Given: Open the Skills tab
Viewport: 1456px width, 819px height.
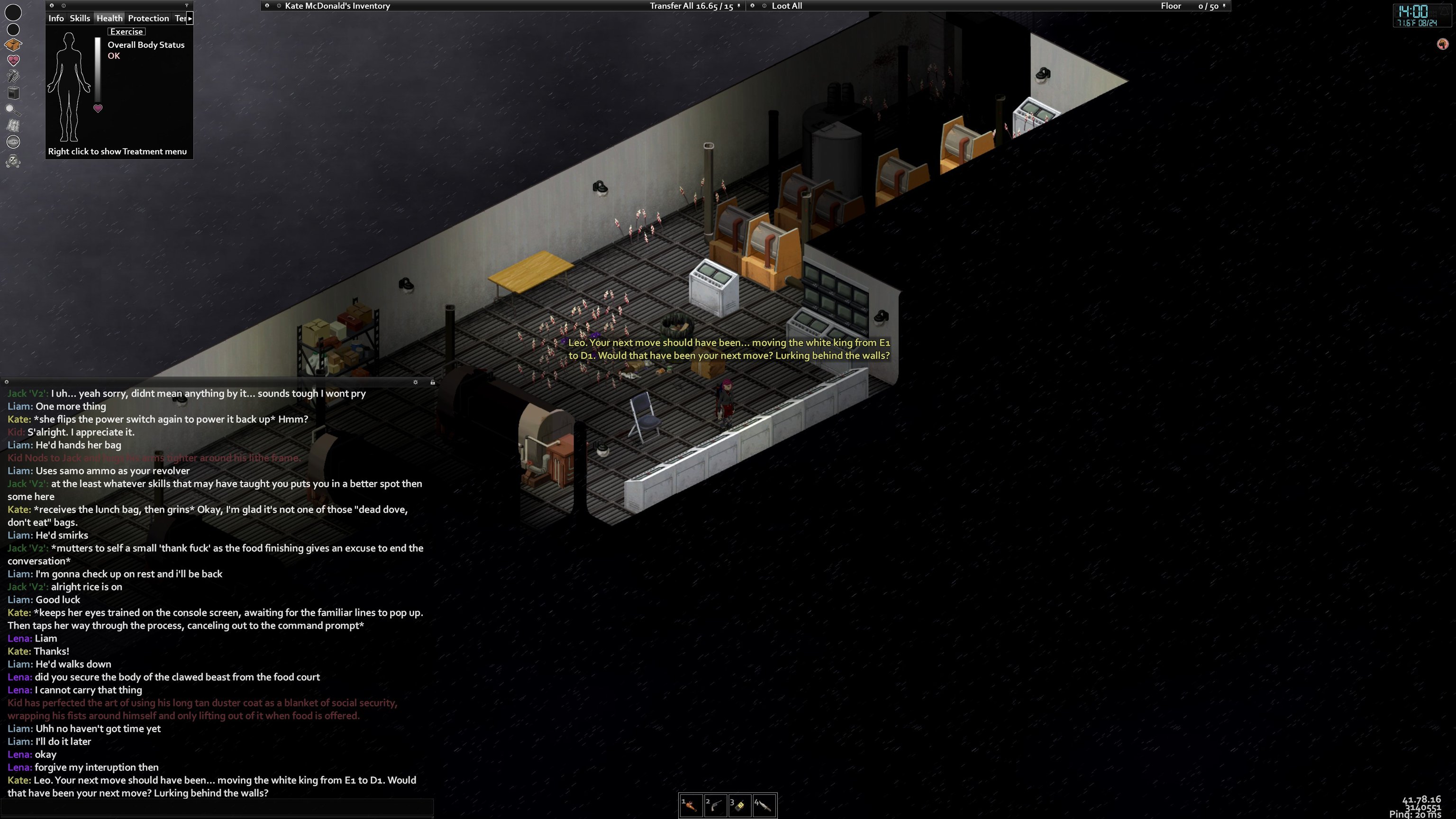Looking at the screenshot, I should [80, 18].
